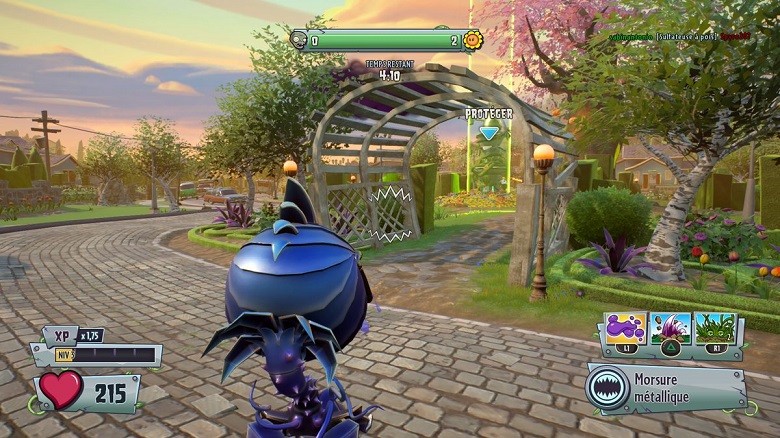The image size is (780, 438).
Task: Click the zombie team icon
Action: pyautogui.click(x=299, y=40)
